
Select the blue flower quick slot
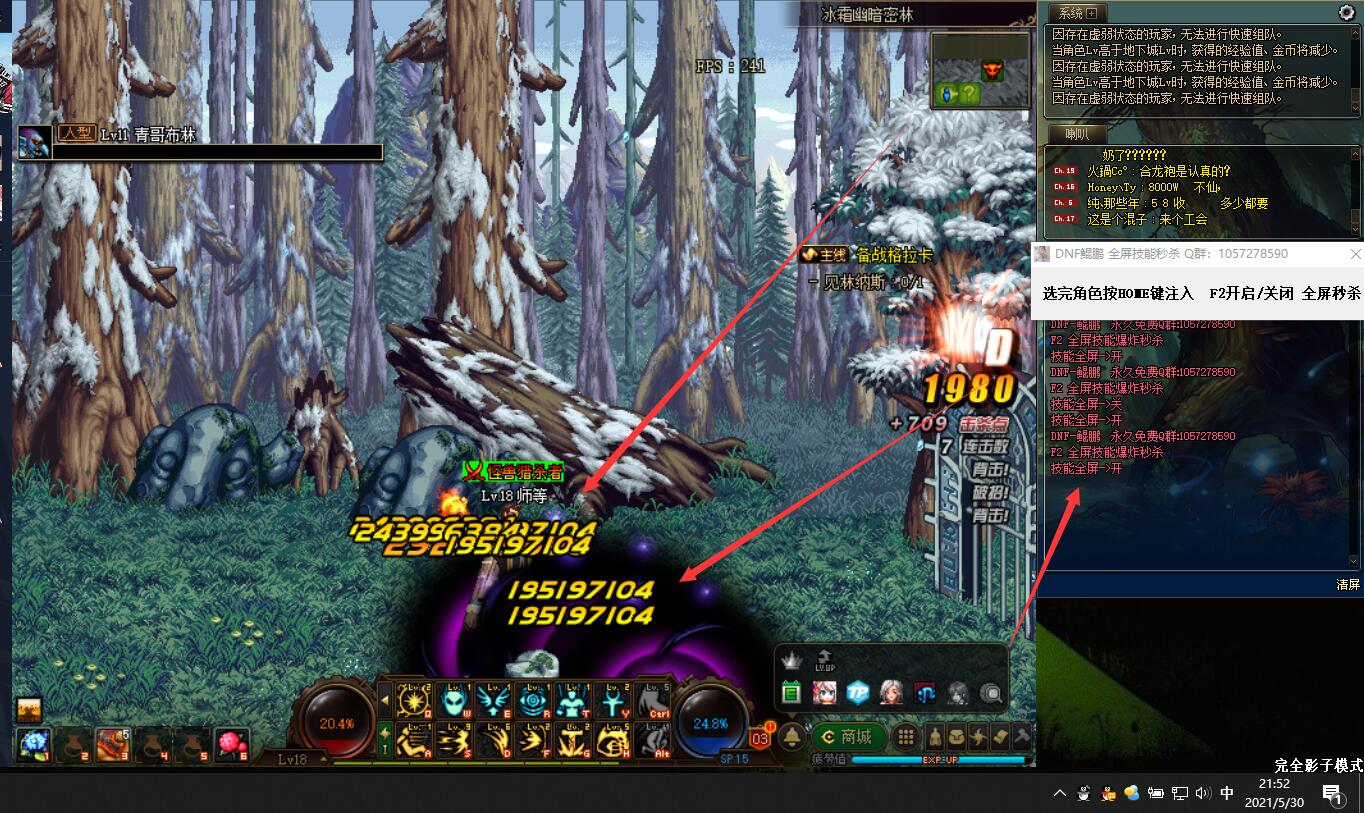click(33, 744)
